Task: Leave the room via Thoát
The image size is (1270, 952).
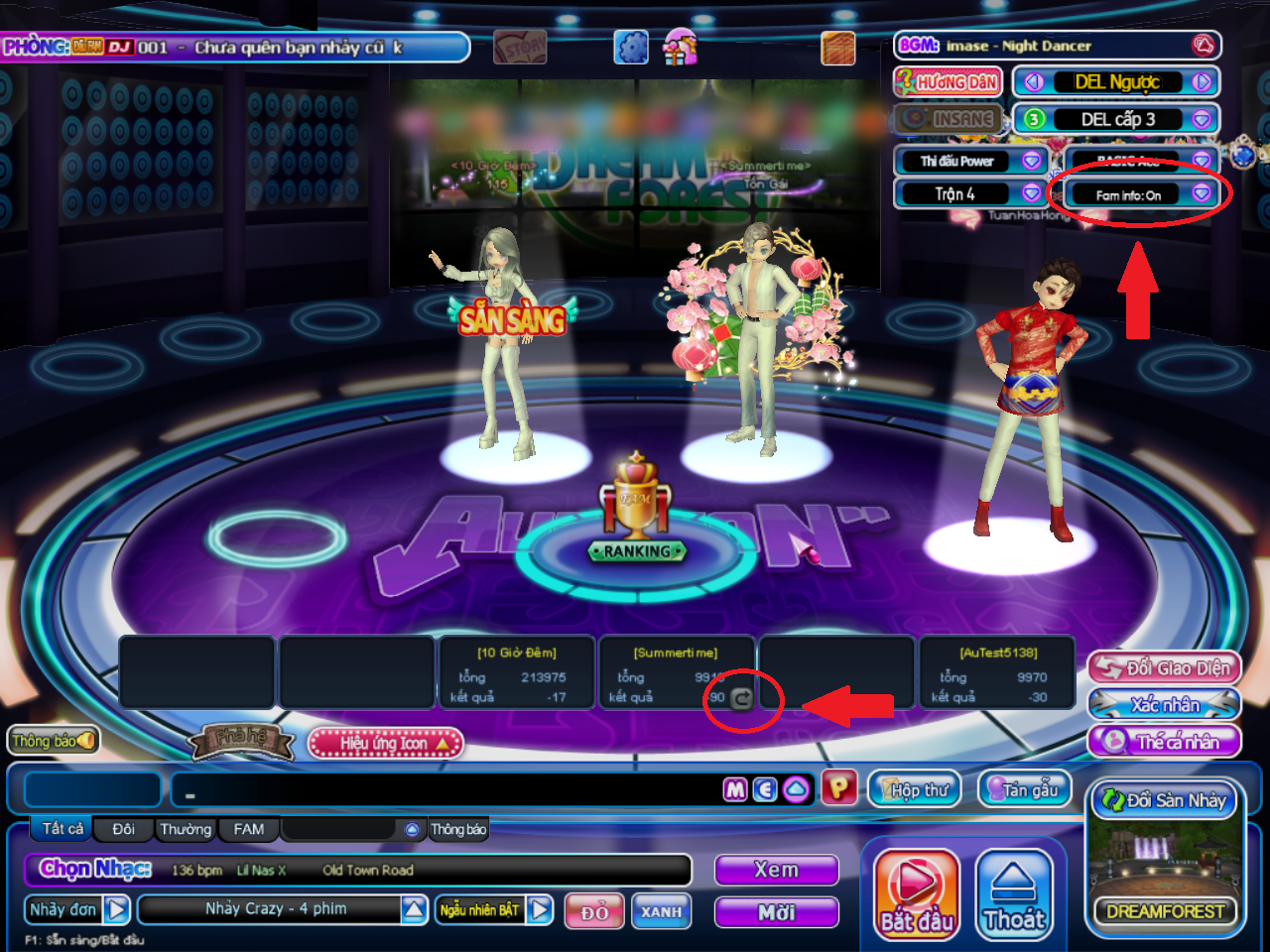Action: click(1014, 894)
